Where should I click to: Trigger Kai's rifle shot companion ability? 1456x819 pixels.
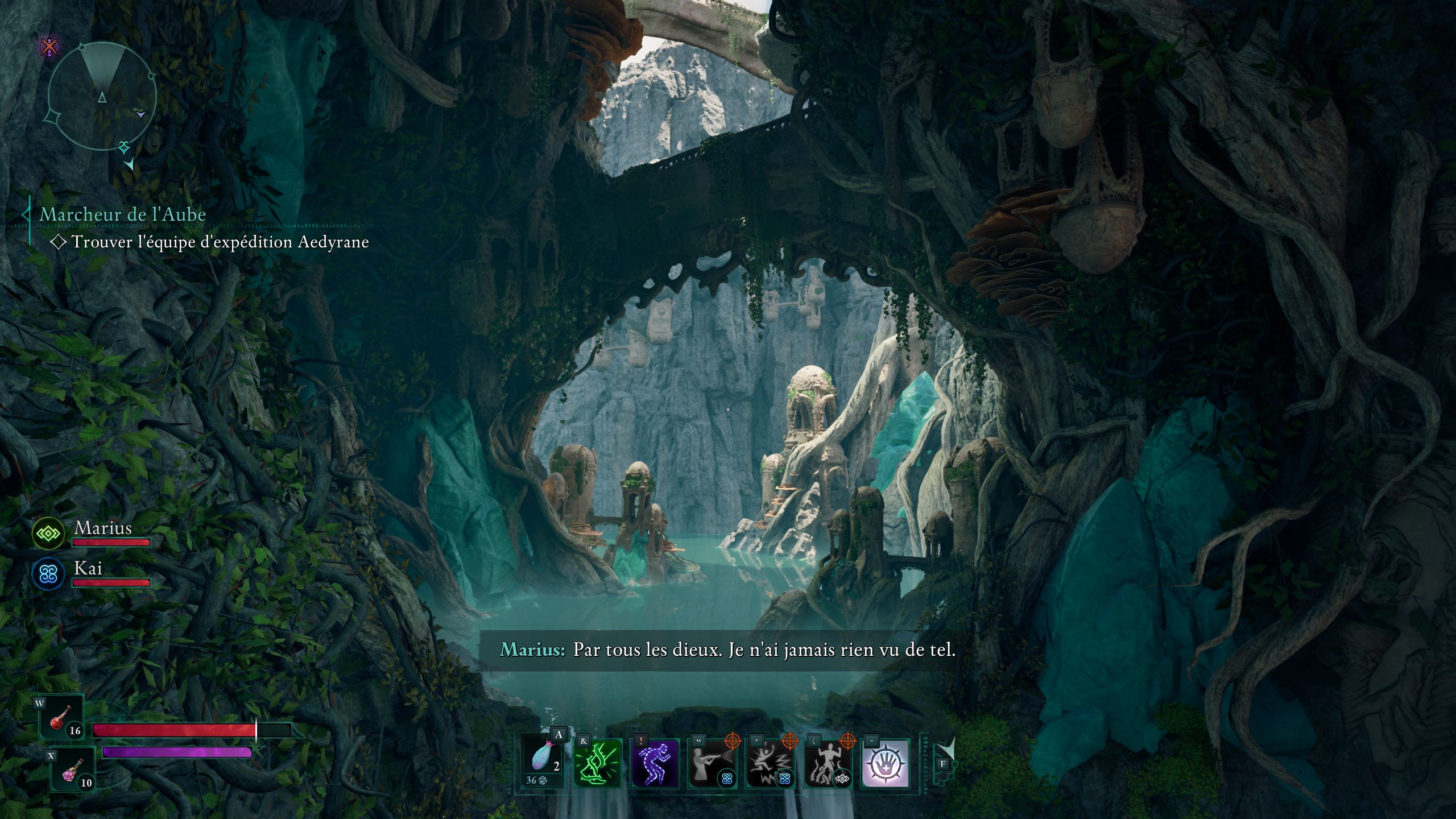(x=712, y=763)
